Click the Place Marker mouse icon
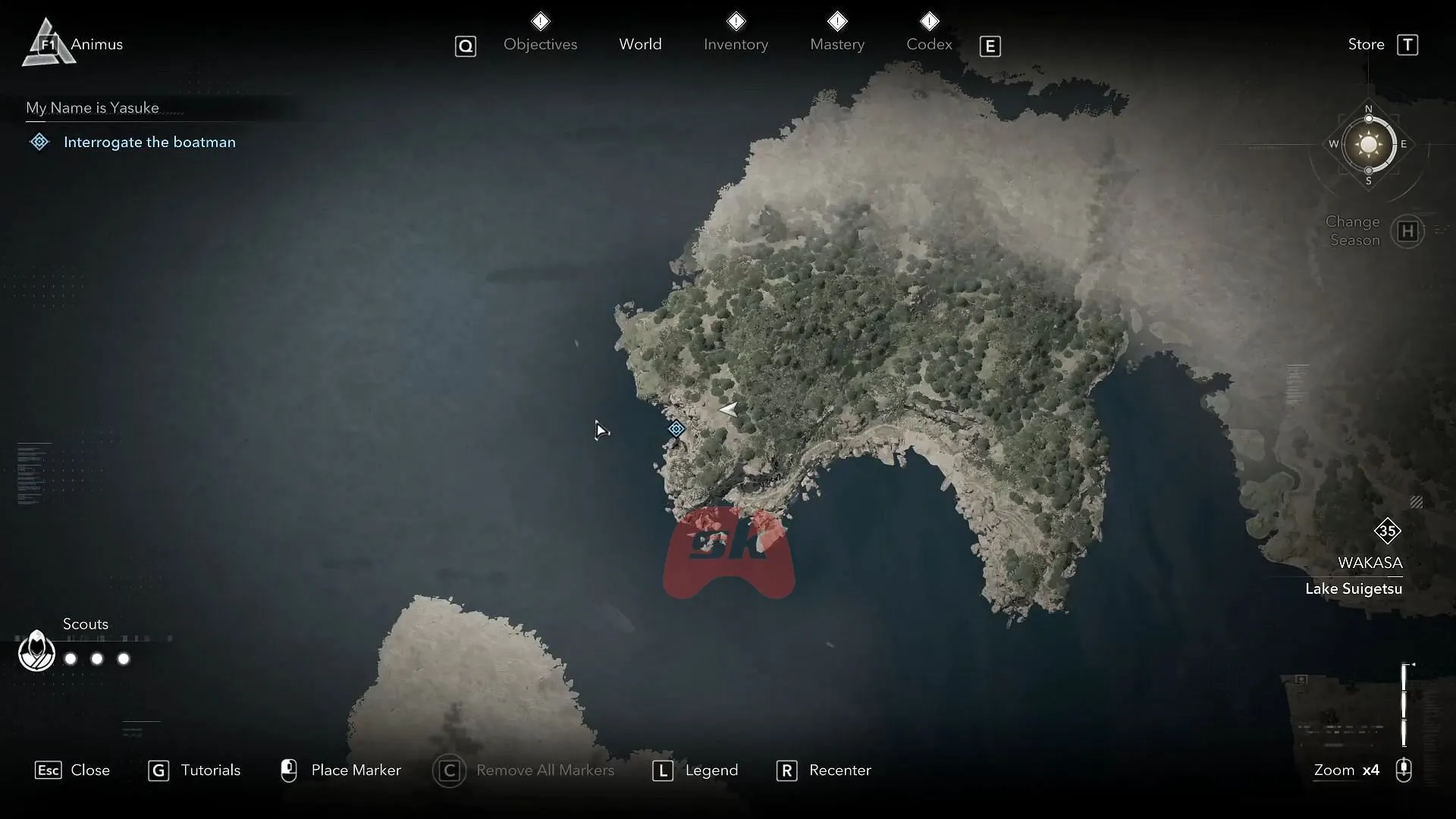Viewport: 1456px width, 819px height. click(x=290, y=770)
